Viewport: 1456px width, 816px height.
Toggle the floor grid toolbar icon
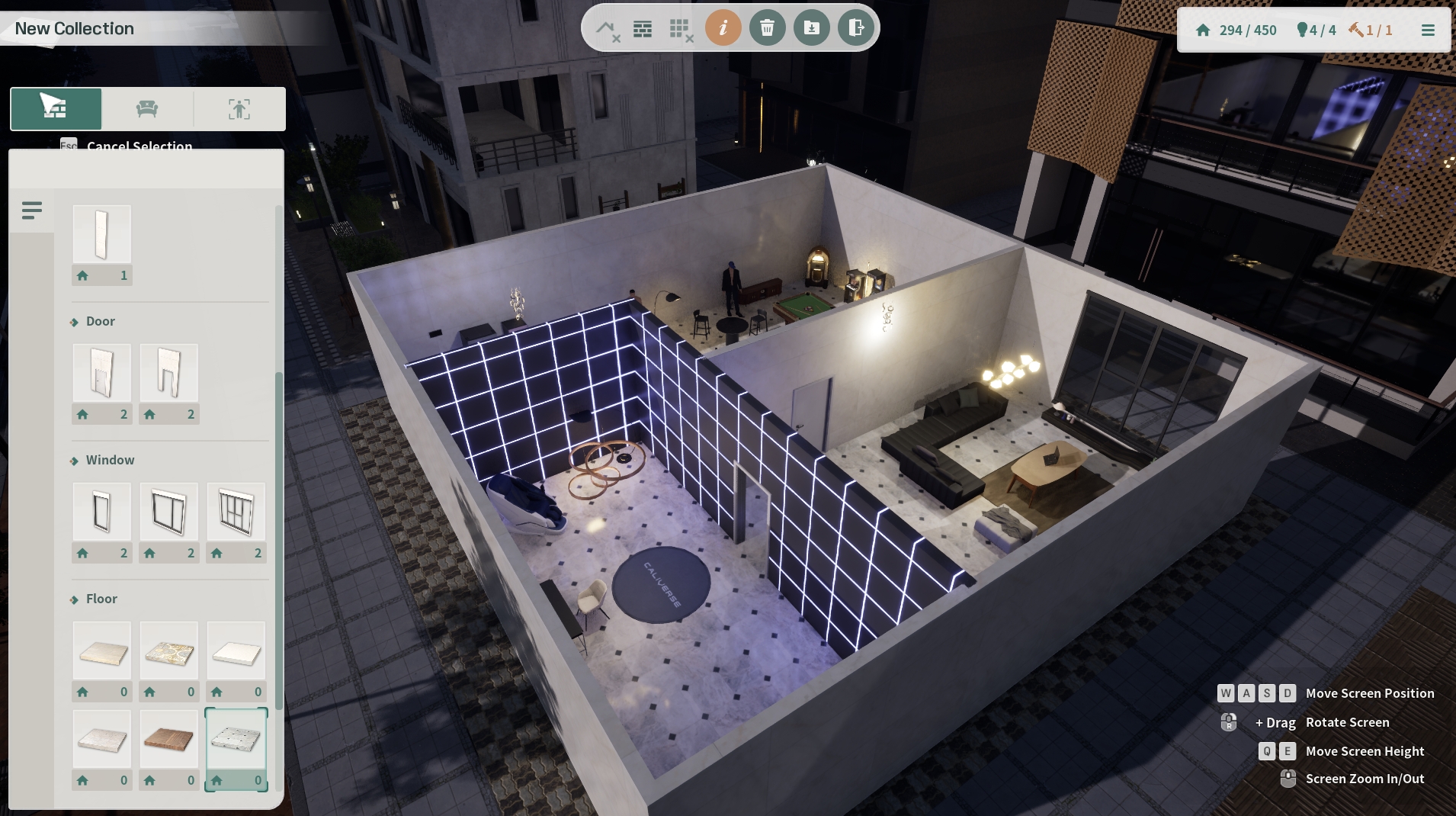point(680,30)
